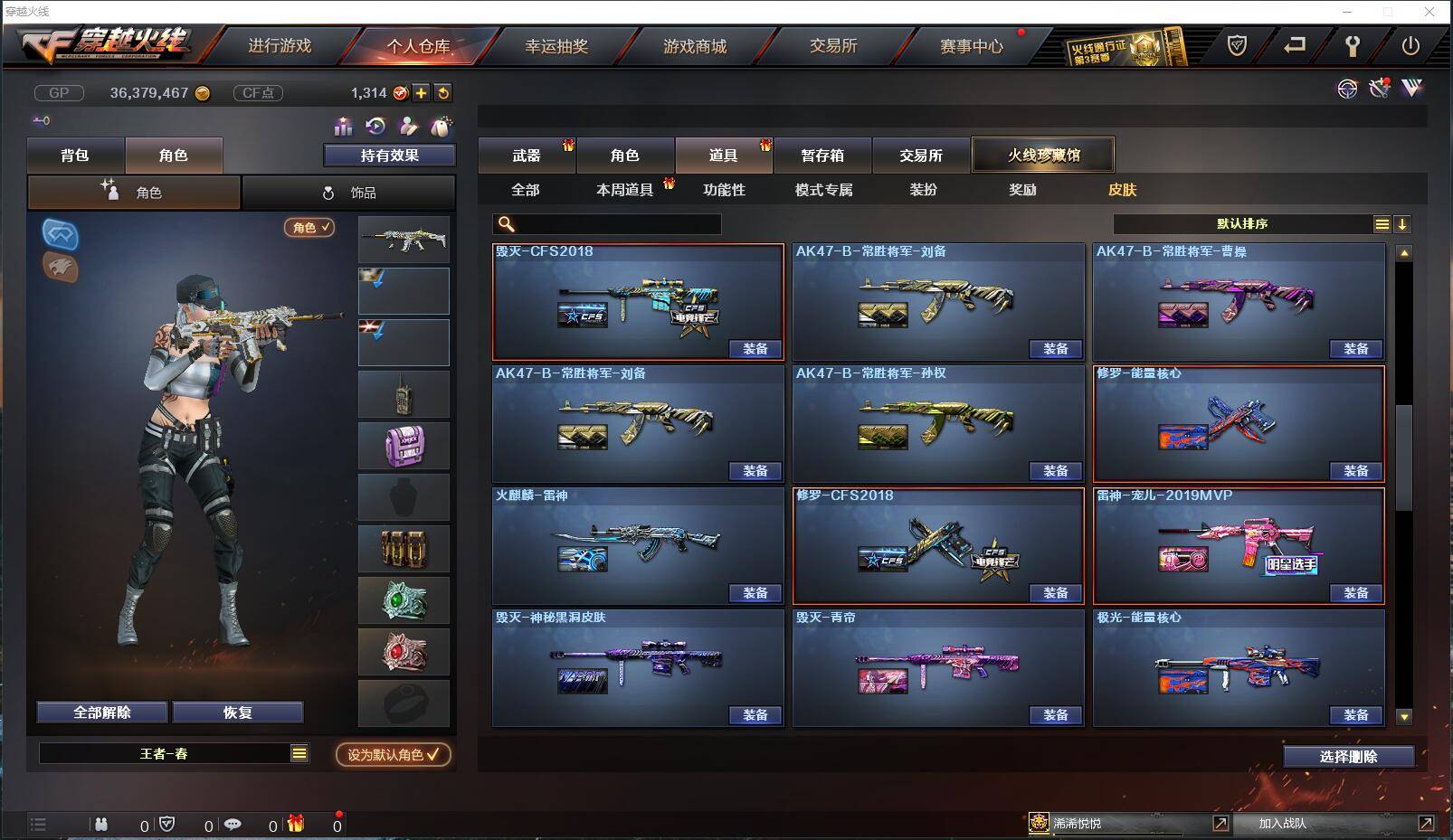Switch to the 幸运抽奖 tab

pyautogui.click(x=556, y=45)
